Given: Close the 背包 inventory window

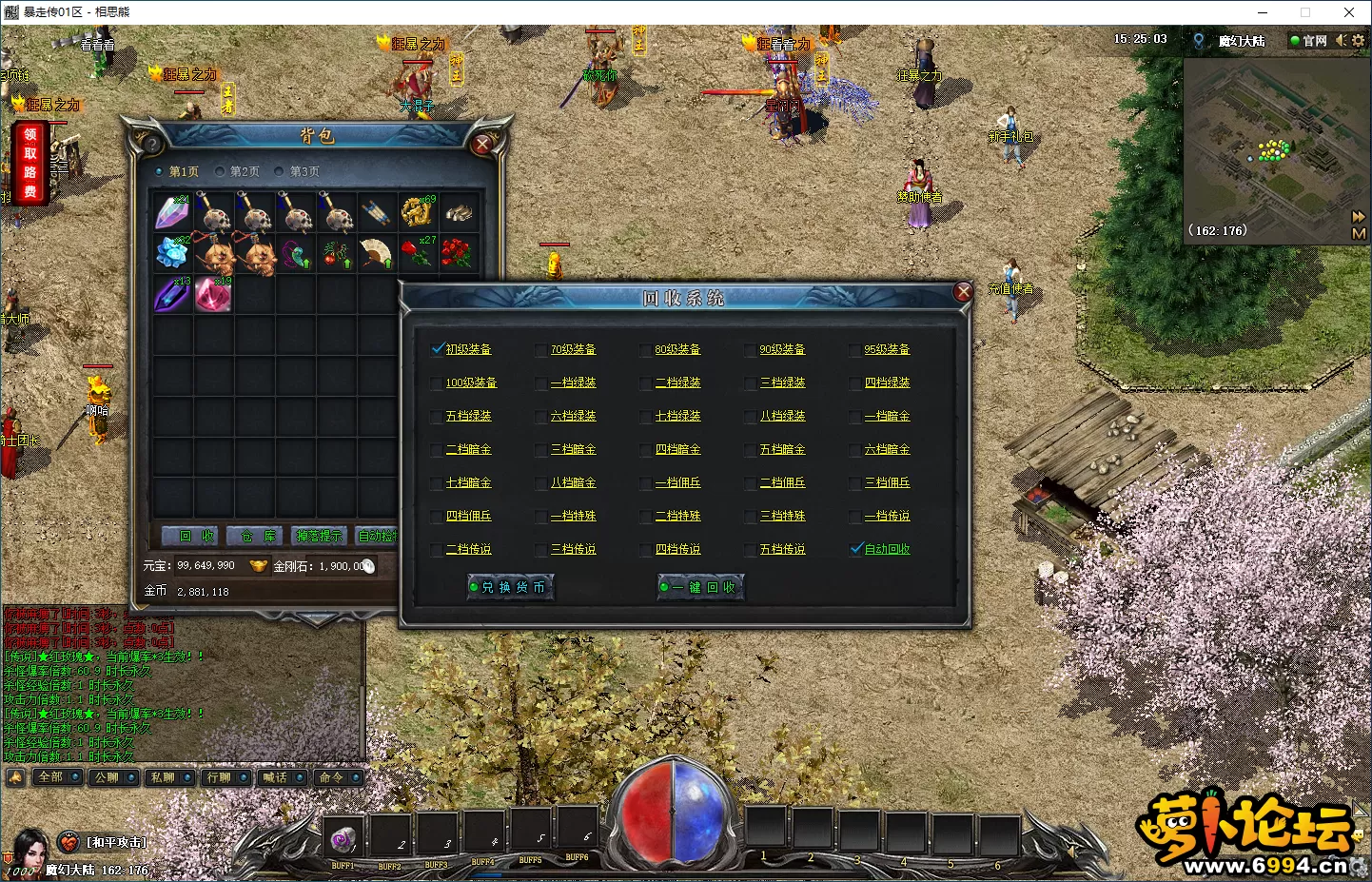Looking at the screenshot, I should (x=482, y=144).
